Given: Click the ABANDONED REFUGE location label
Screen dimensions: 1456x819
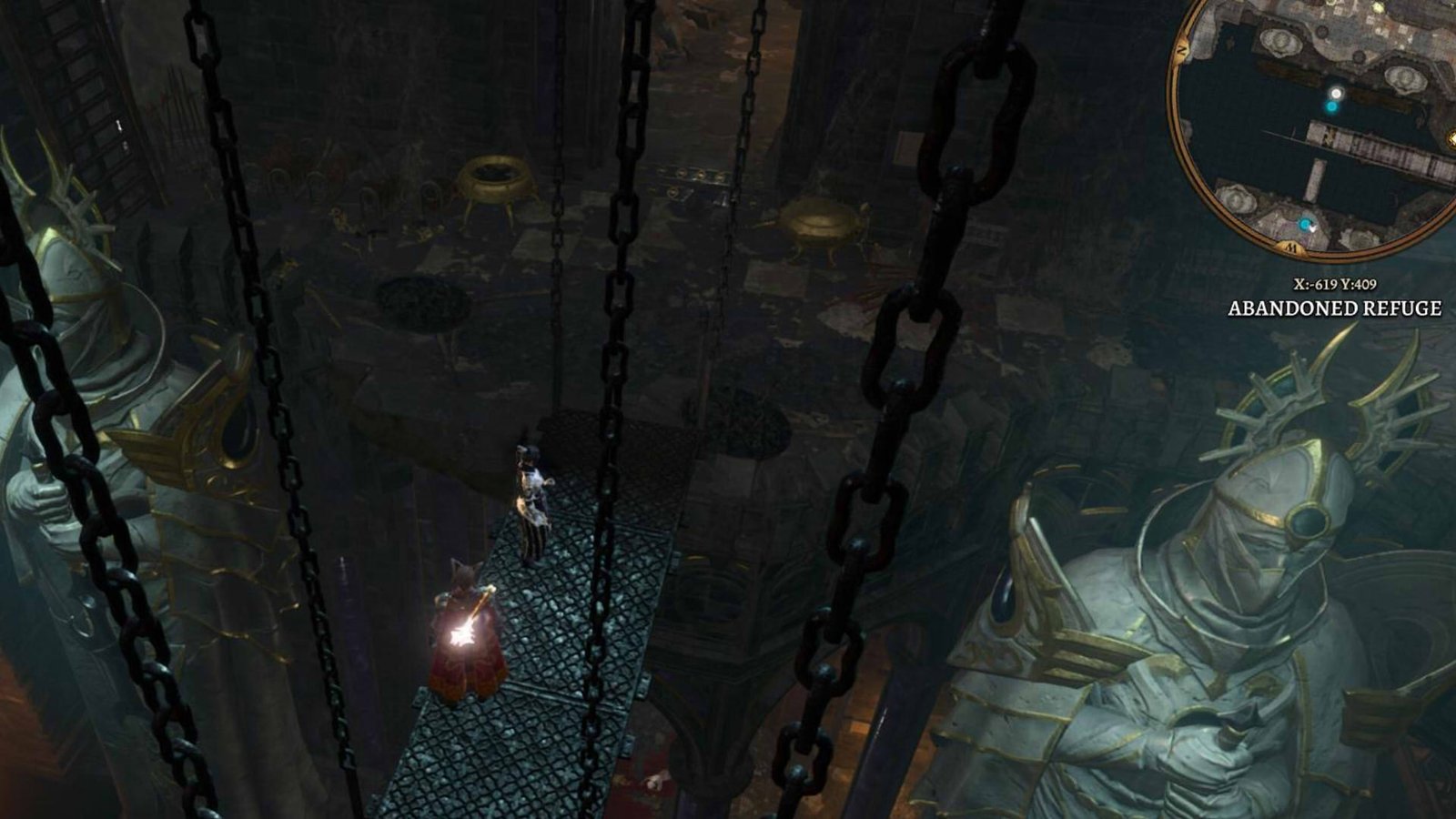Looking at the screenshot, I should click(1334, 308).
